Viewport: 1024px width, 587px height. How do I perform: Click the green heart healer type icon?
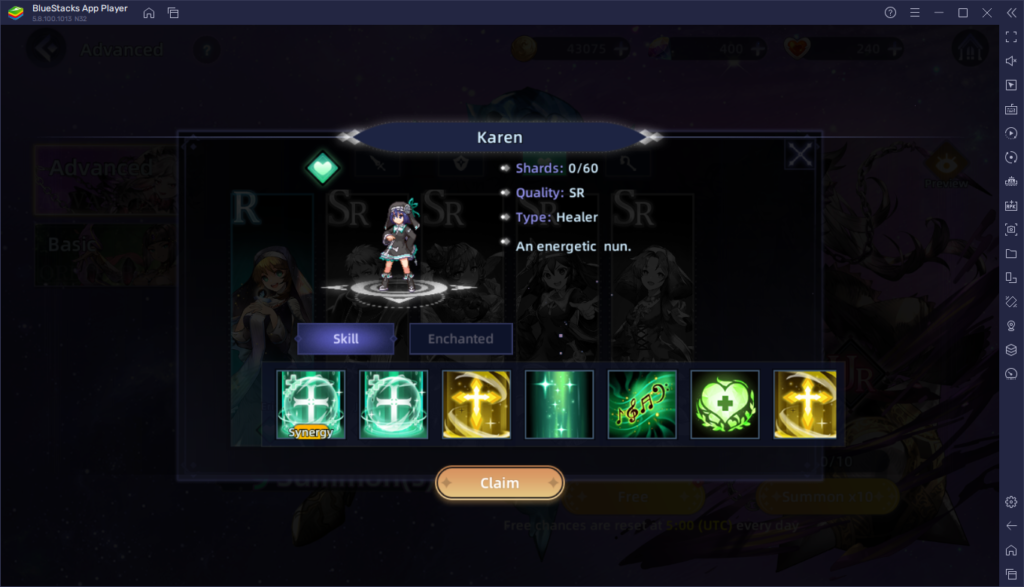click(323, 167)
